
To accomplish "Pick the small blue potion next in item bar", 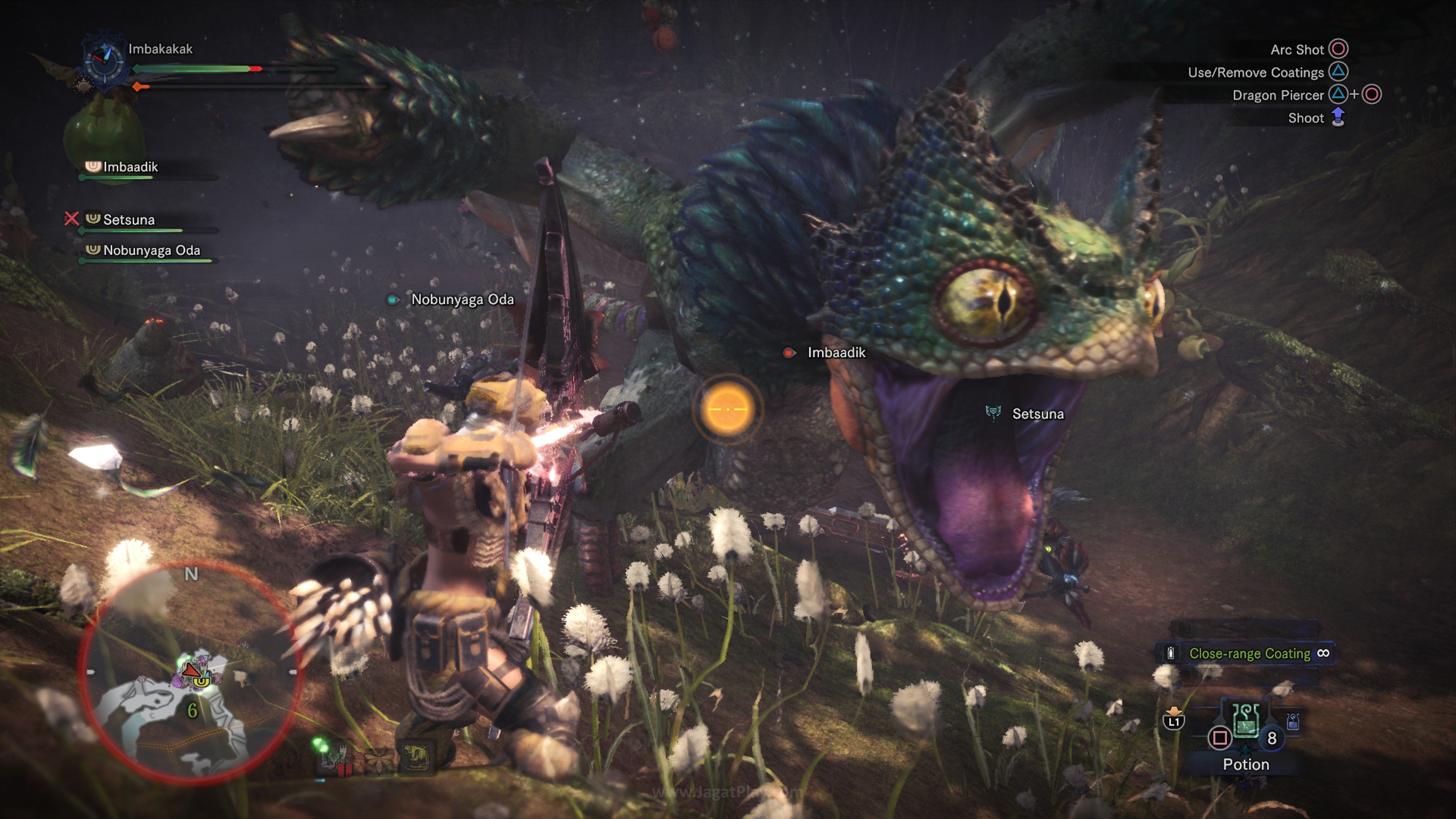I will 1293,722.
